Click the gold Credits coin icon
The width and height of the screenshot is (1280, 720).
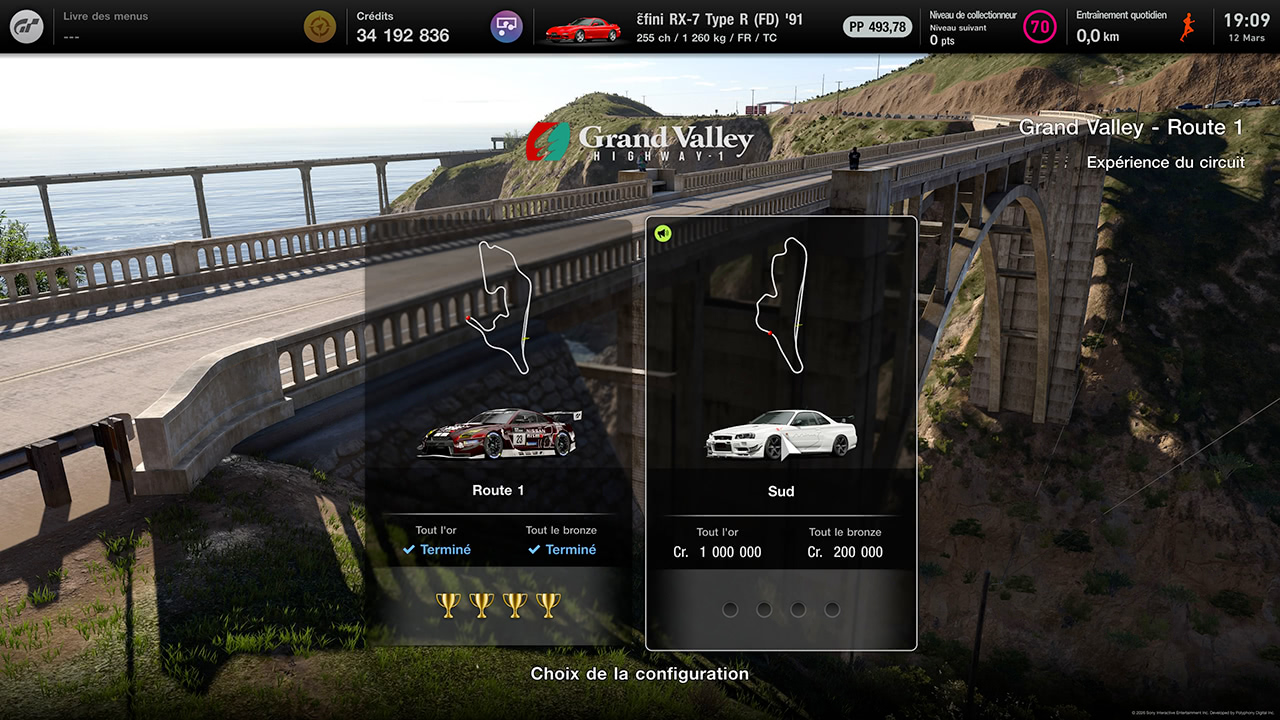click(x=320, y=26)
